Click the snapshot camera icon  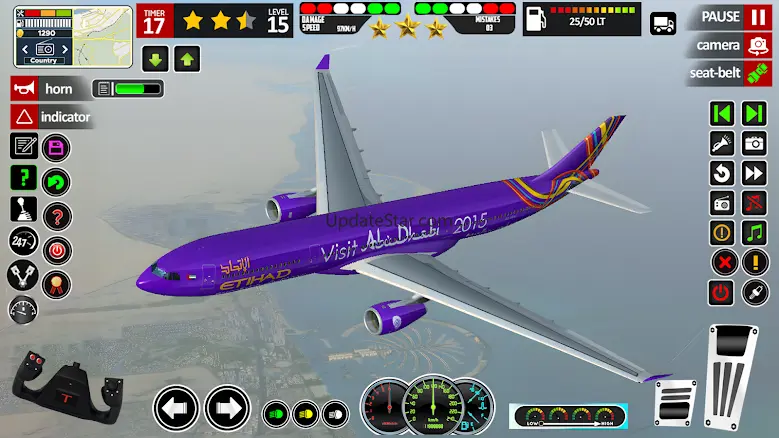tap(754, 144)
